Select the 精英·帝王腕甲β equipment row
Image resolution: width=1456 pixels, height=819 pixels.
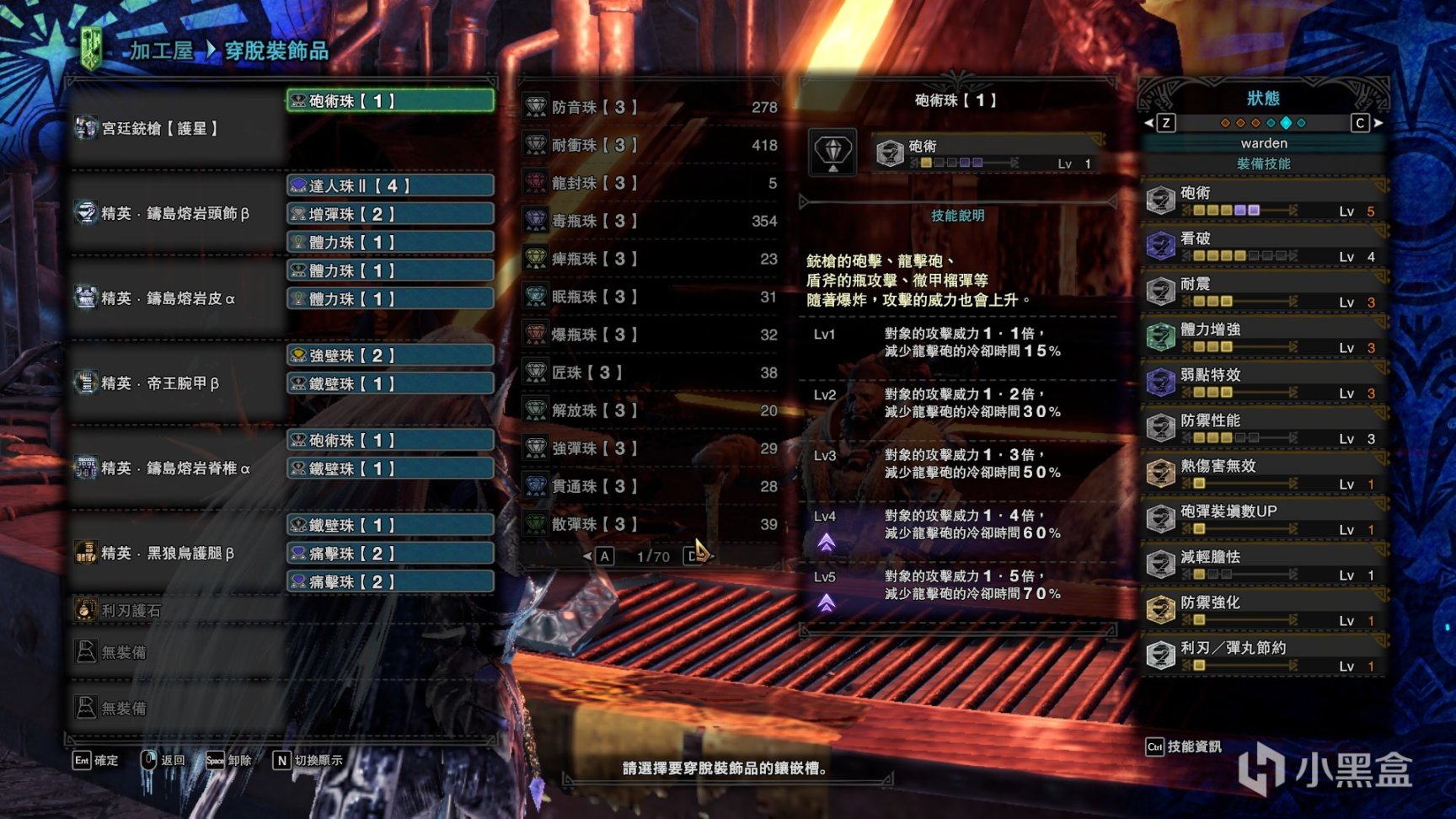tap(160, 383)
